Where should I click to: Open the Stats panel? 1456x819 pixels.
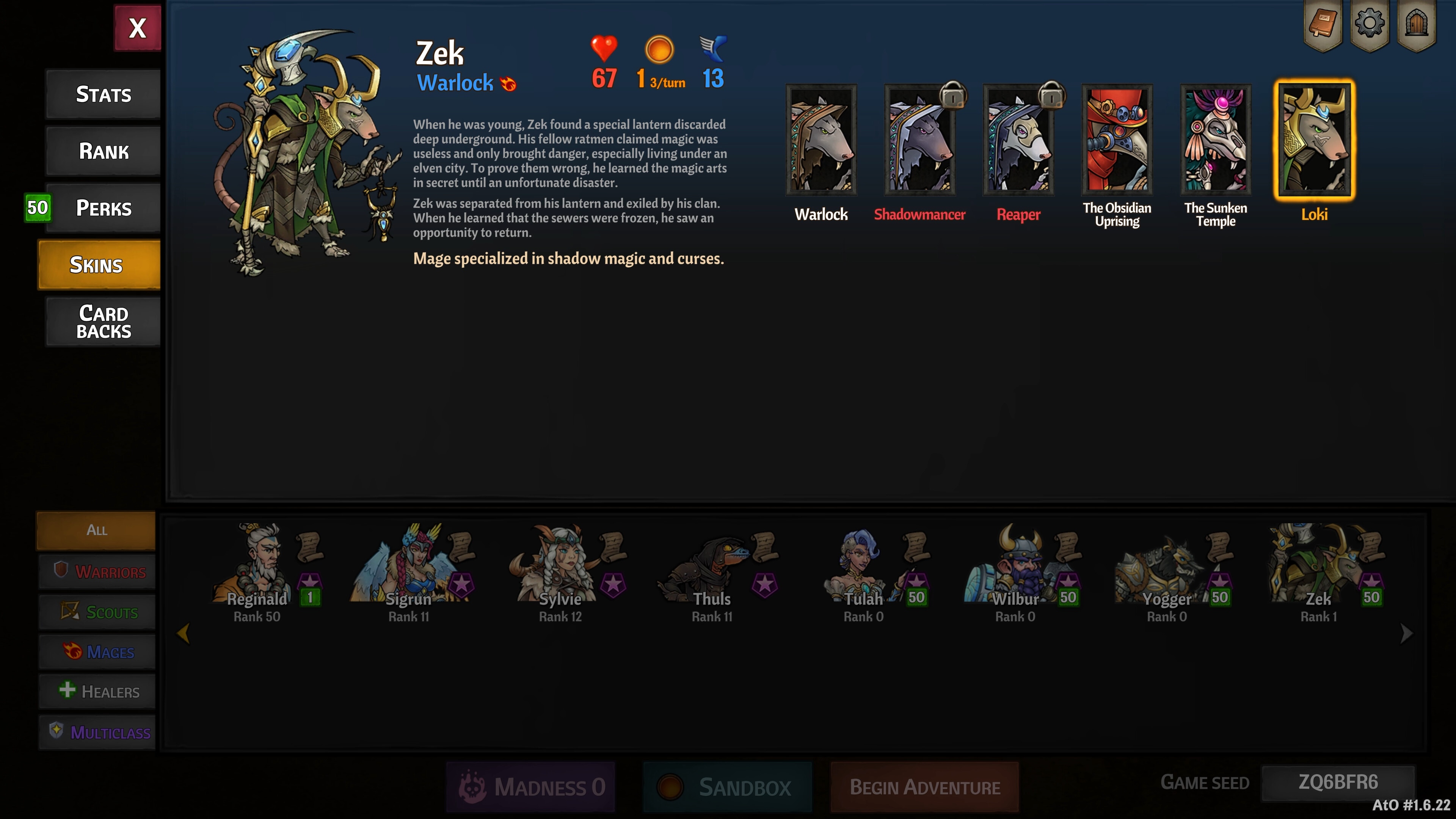[x=102, y=94]
